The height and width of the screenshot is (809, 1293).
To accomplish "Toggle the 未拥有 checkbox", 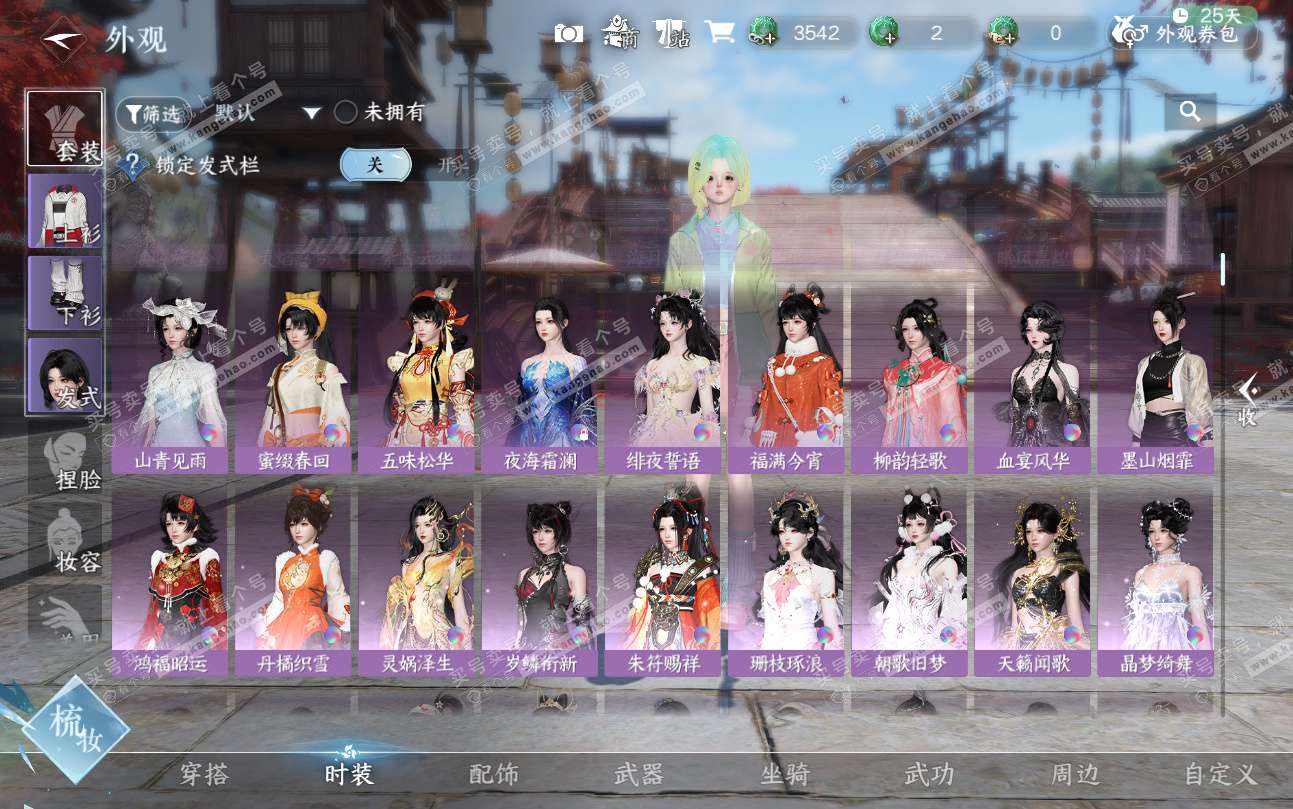I will pyautogui.click(x=346, y=113).
